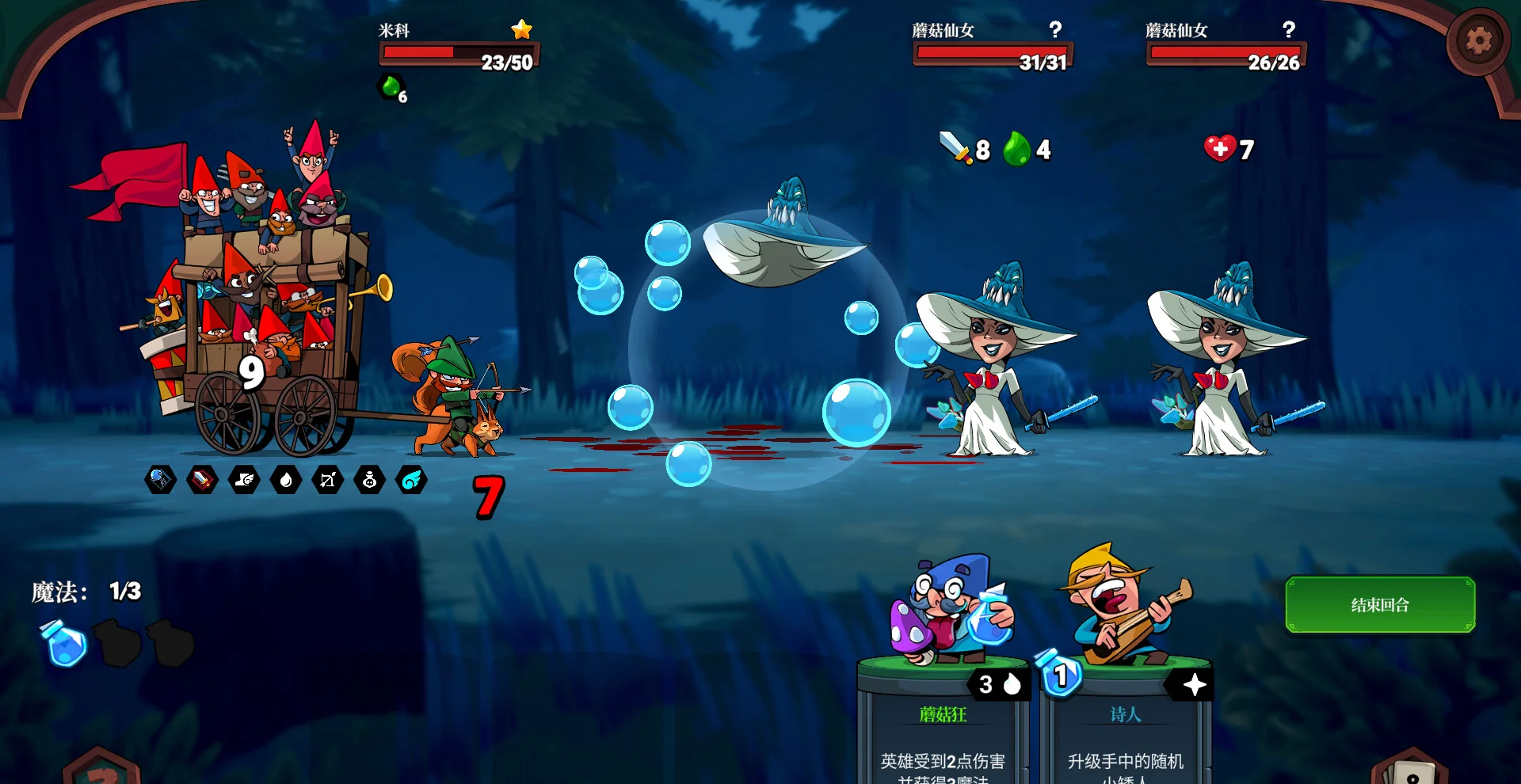
Task: Check the white water droplet status icon
Action: [286, 480]
